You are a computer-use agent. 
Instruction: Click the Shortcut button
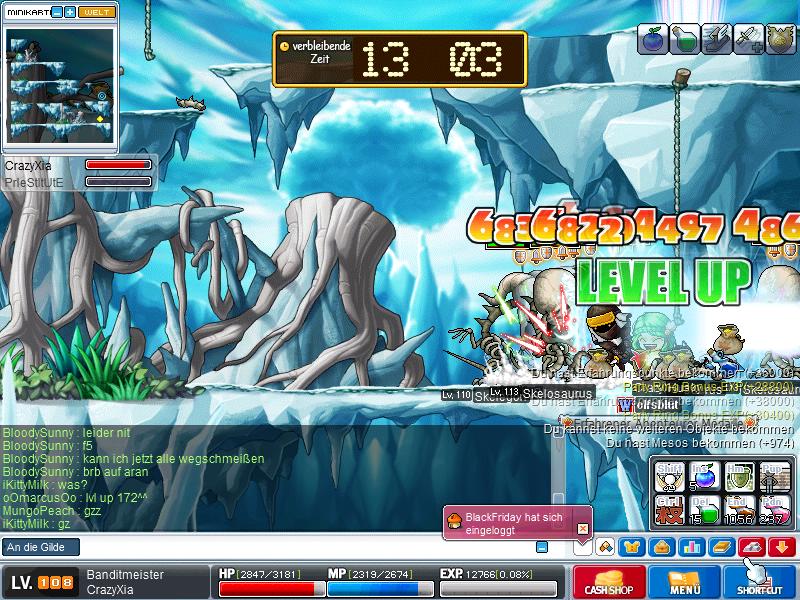(759, 582)
